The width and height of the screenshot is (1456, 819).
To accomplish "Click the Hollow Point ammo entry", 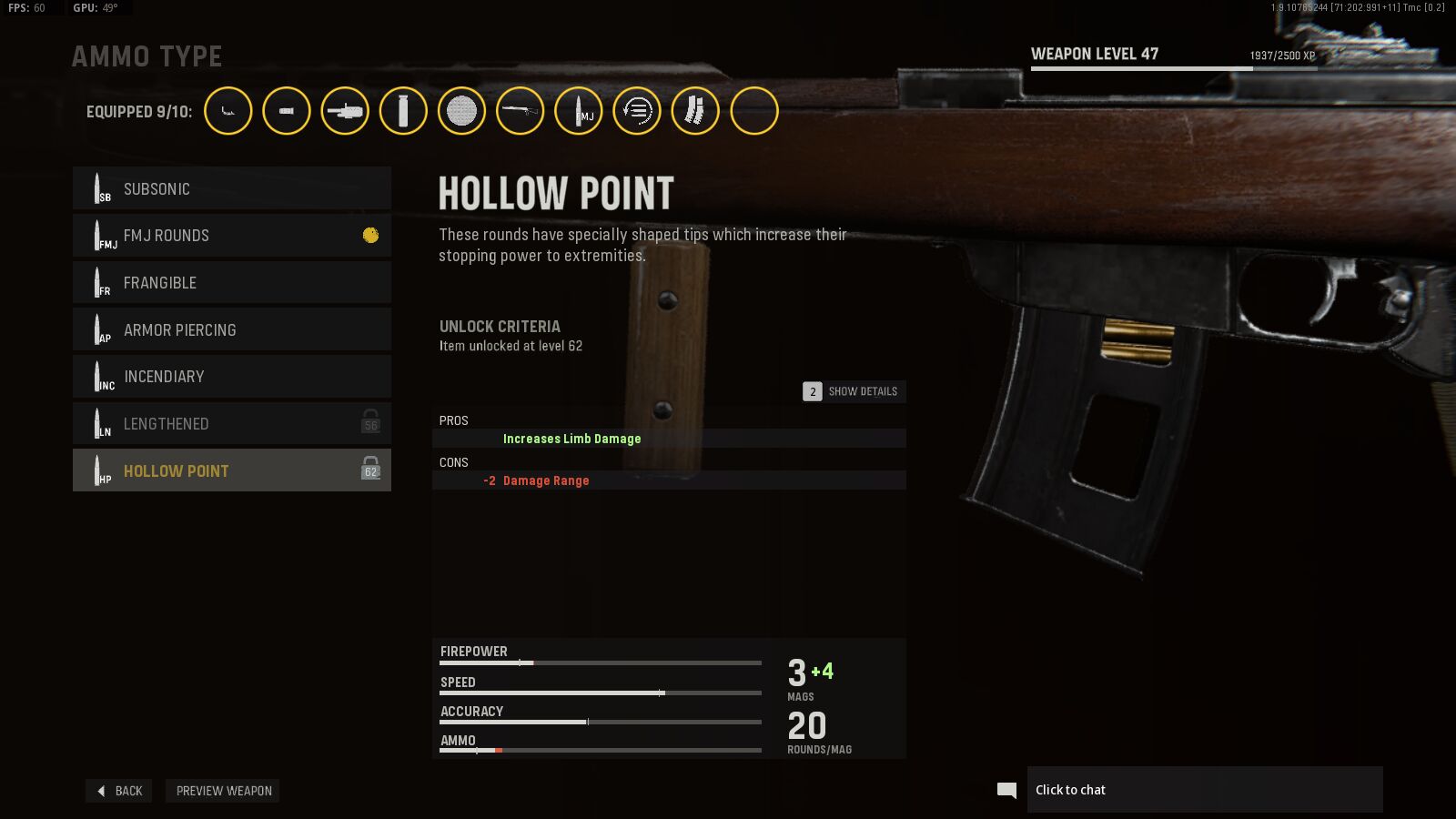I will pos(232,470).
